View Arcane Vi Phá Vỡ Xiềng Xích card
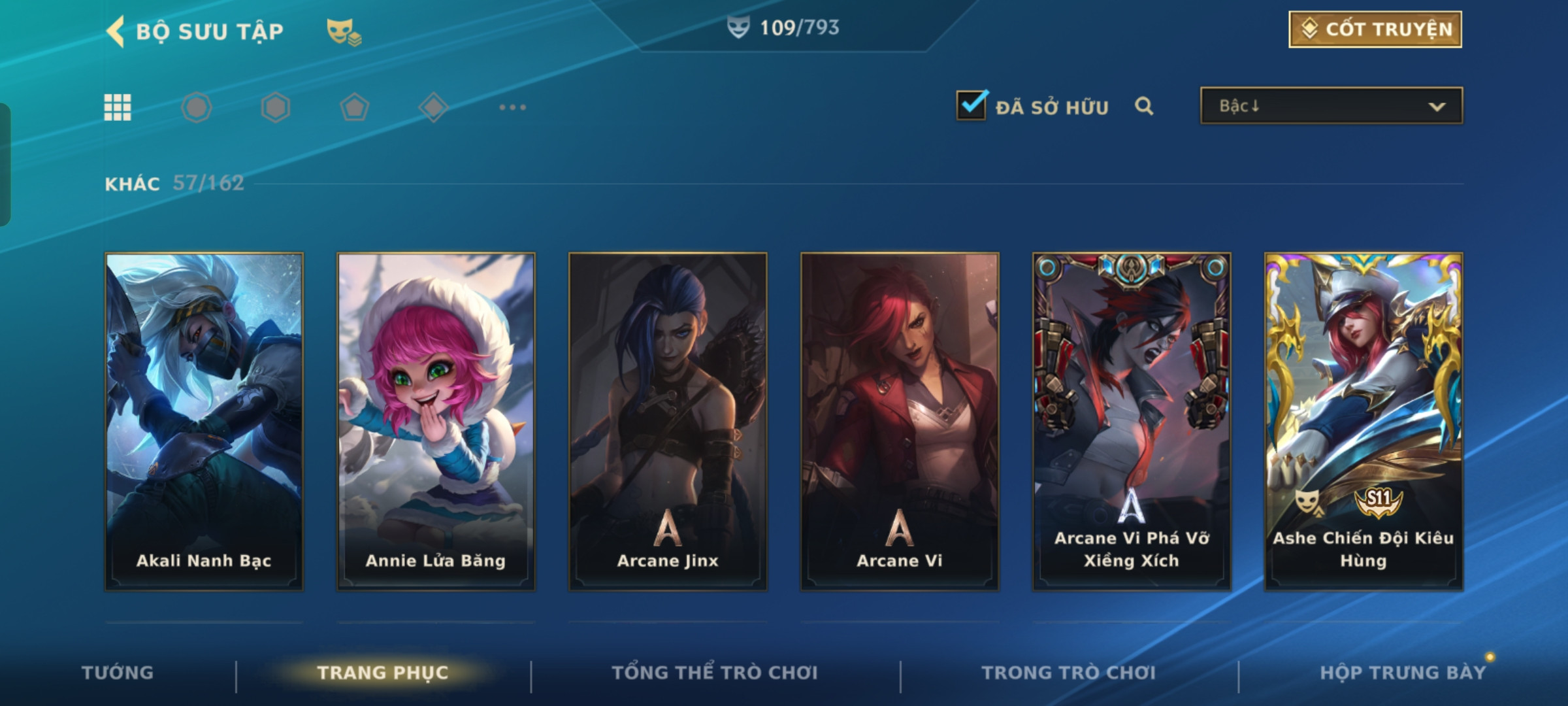This screenshot has width=1568, height=706. pyautogui.click(x=1132, y=421)
